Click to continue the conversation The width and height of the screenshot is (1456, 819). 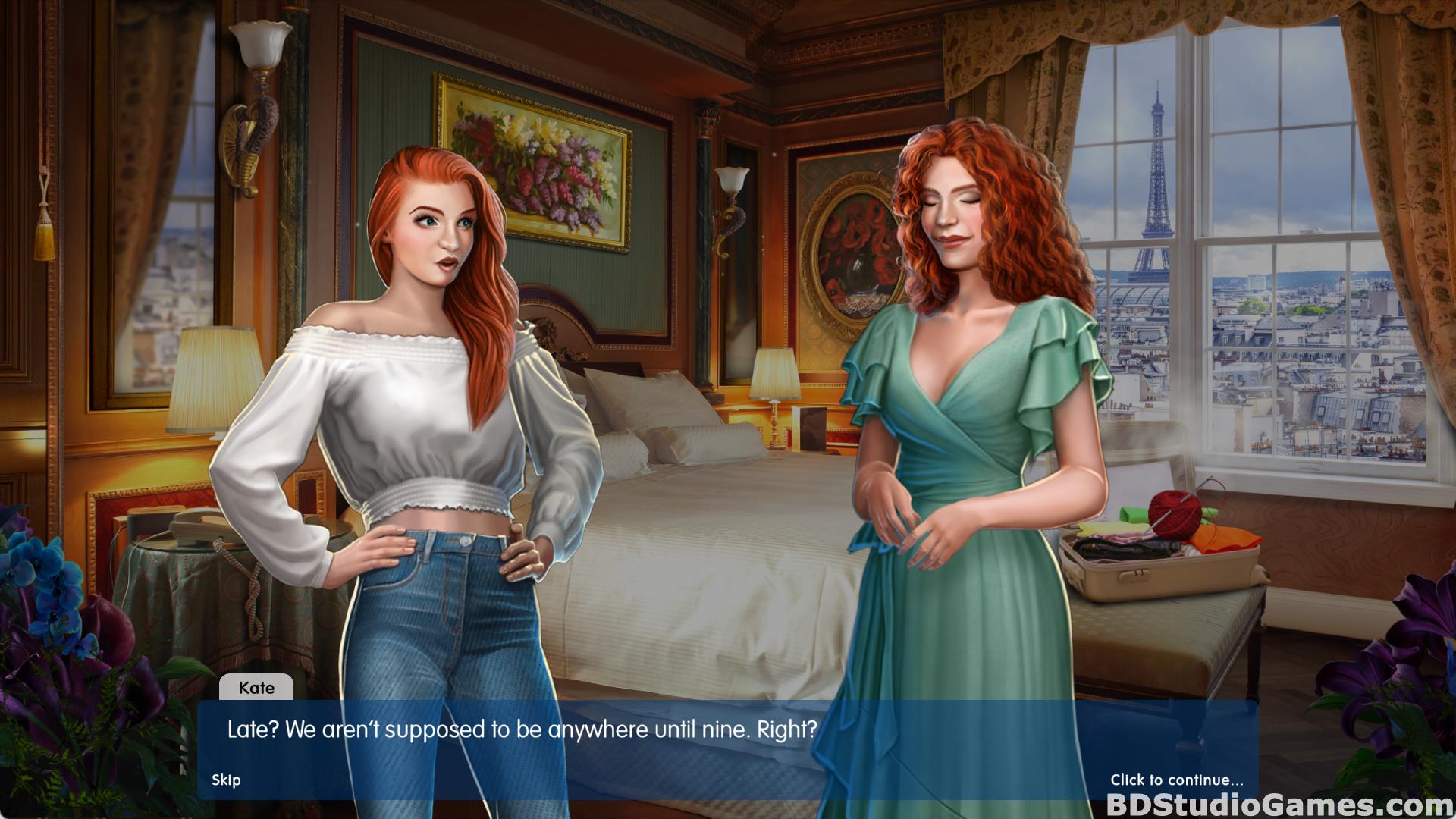click(x=1176, y=780)
